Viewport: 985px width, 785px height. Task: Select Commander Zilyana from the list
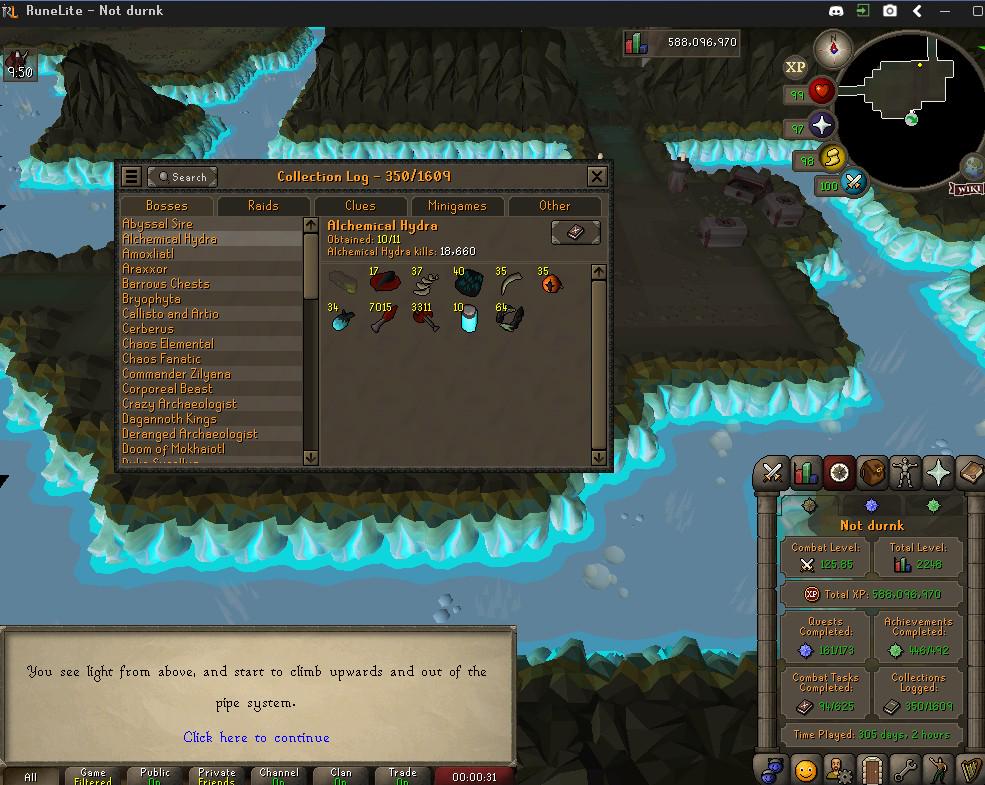point(176,374)
